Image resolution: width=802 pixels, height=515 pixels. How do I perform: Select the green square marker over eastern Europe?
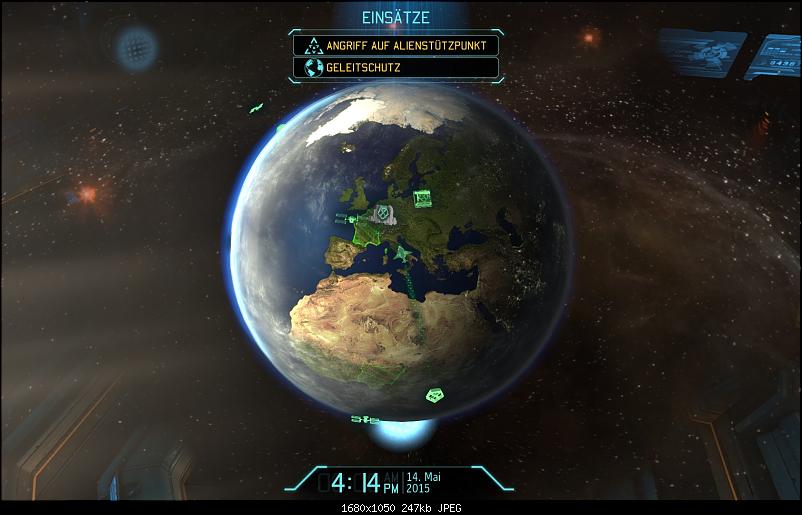(x=422, y=197)
